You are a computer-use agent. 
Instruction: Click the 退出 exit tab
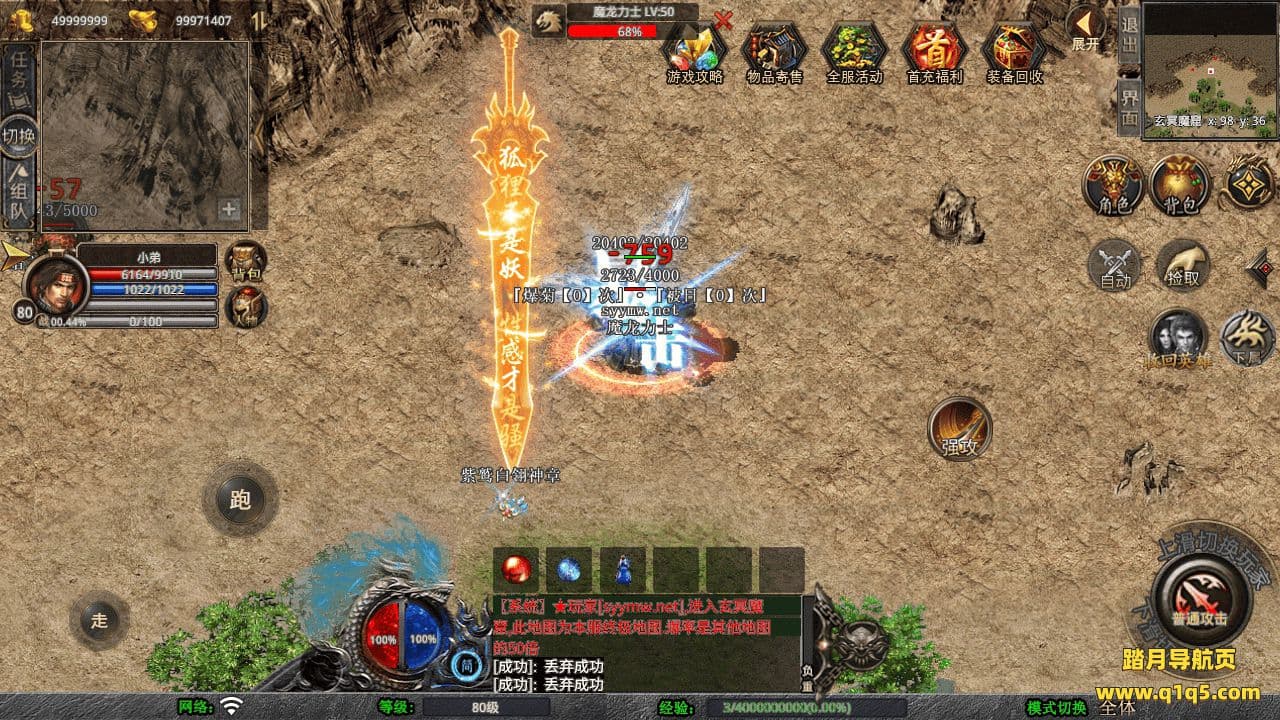coord(1129,35)
